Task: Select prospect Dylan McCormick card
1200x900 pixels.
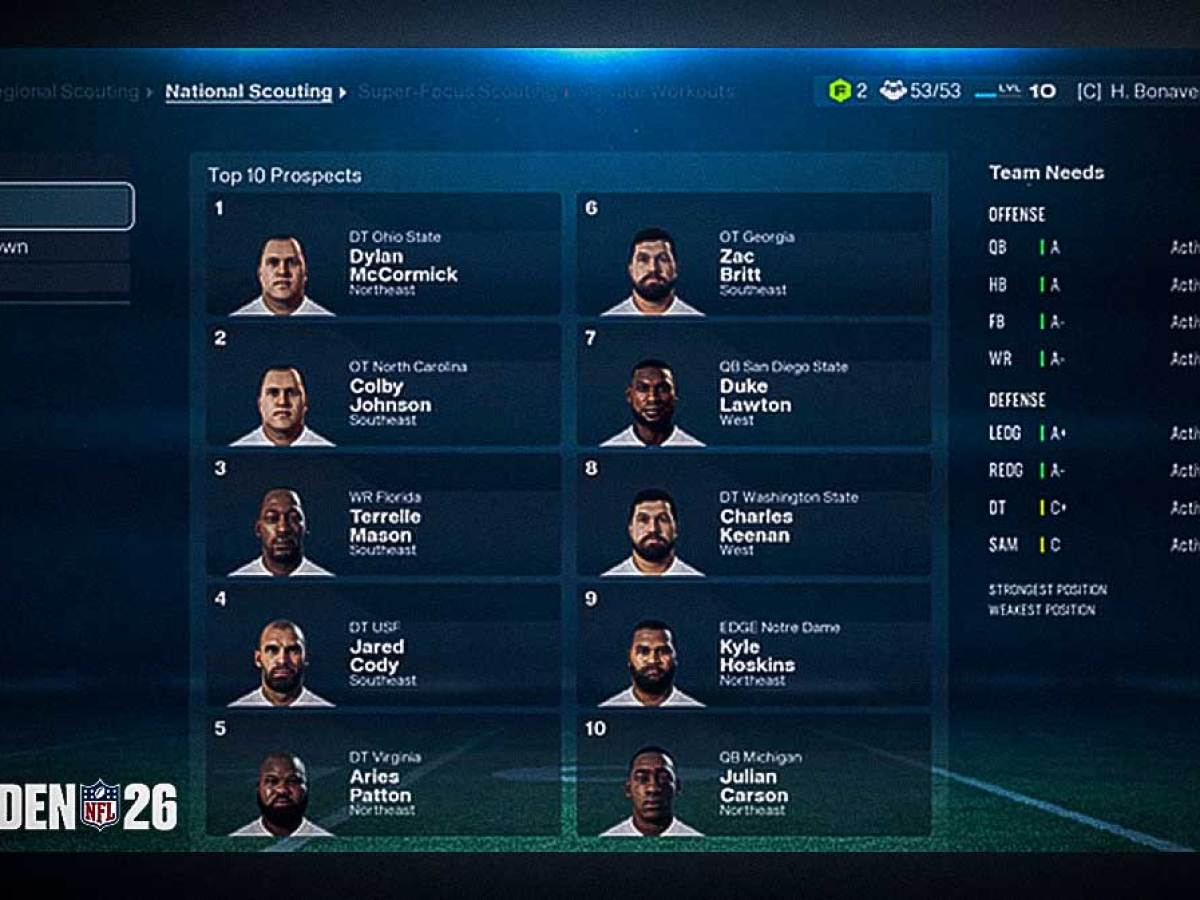Action: [x=383, y=255]
